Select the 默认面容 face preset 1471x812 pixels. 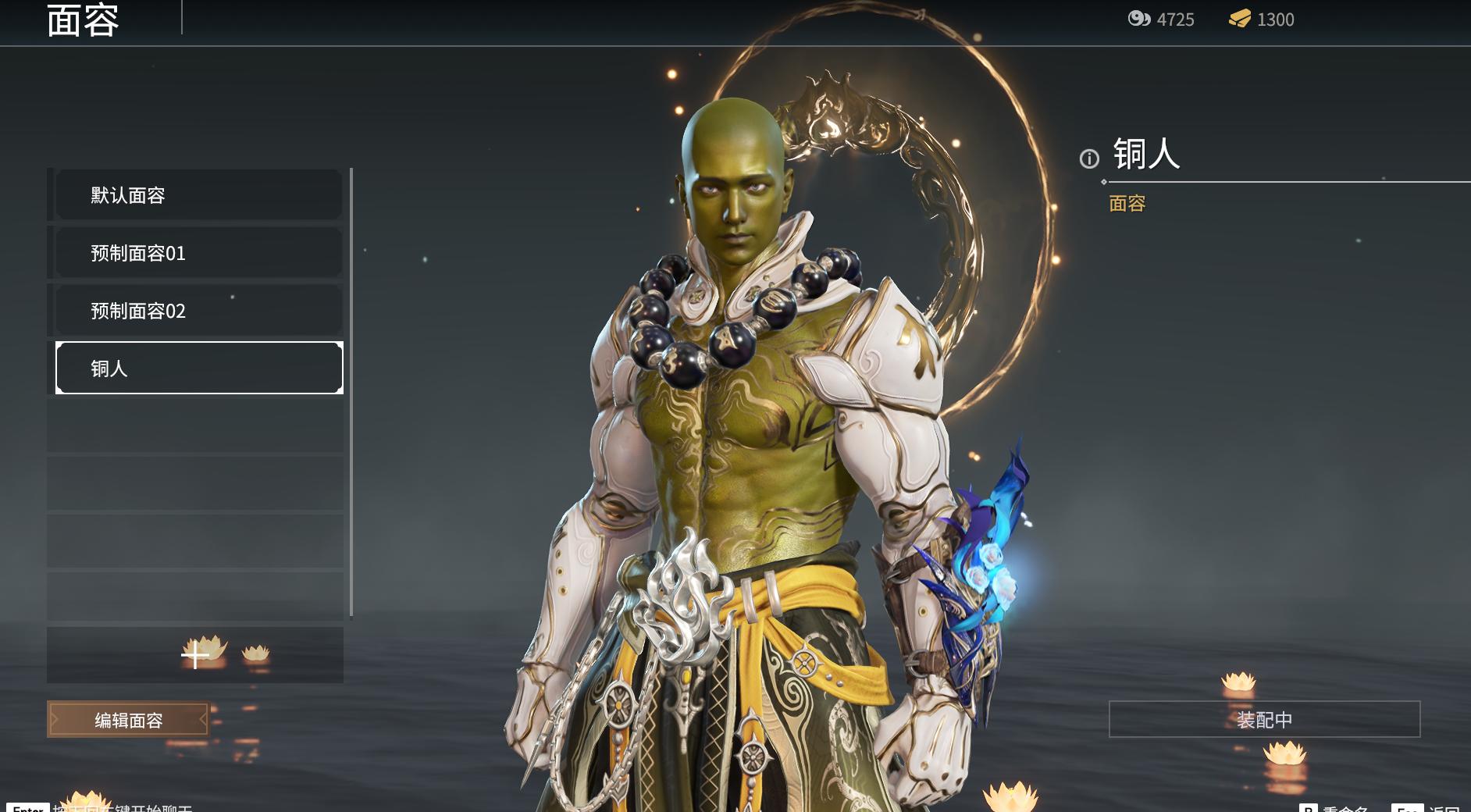click(x=198, y=195)
